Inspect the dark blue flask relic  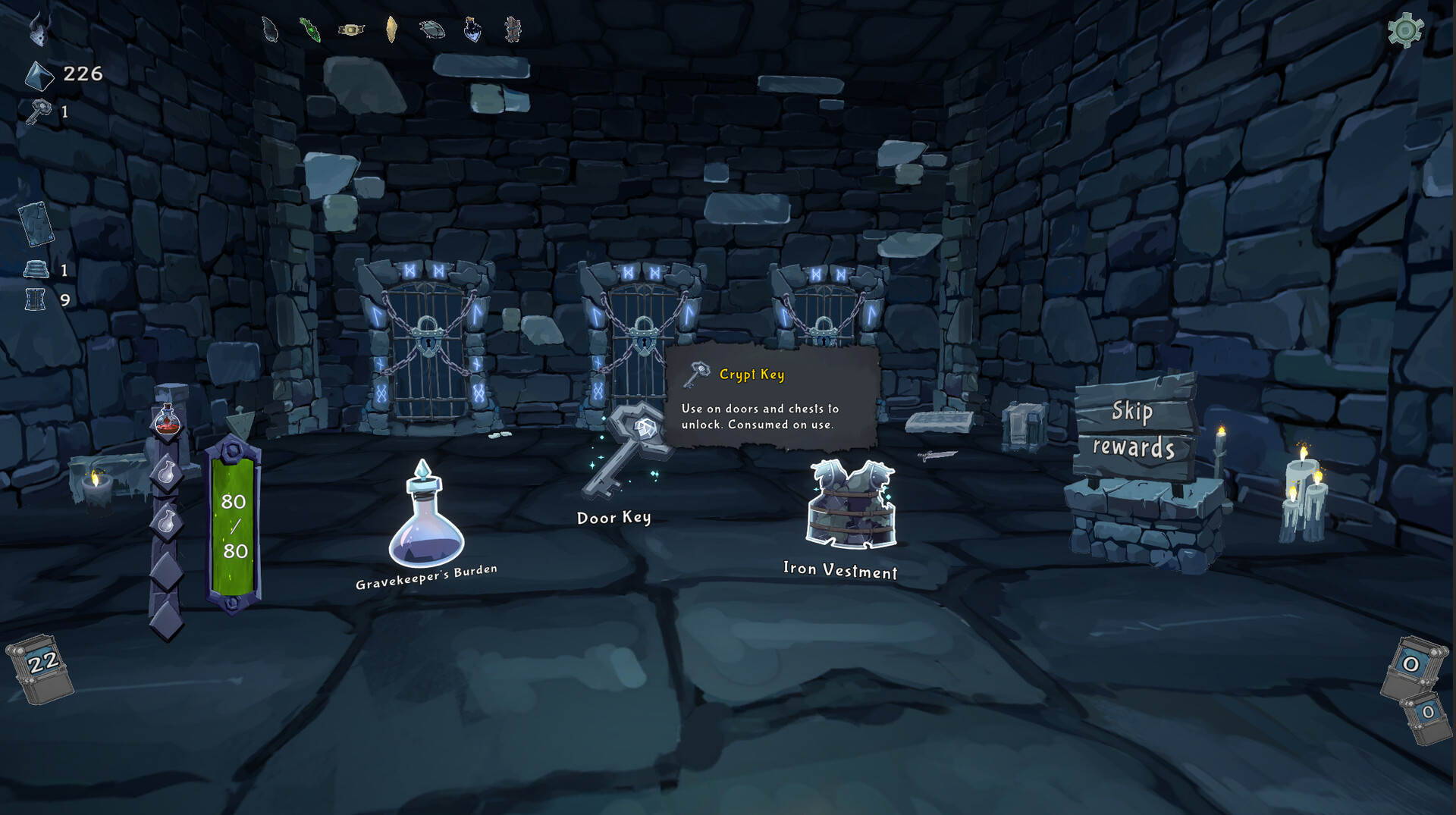472,30
